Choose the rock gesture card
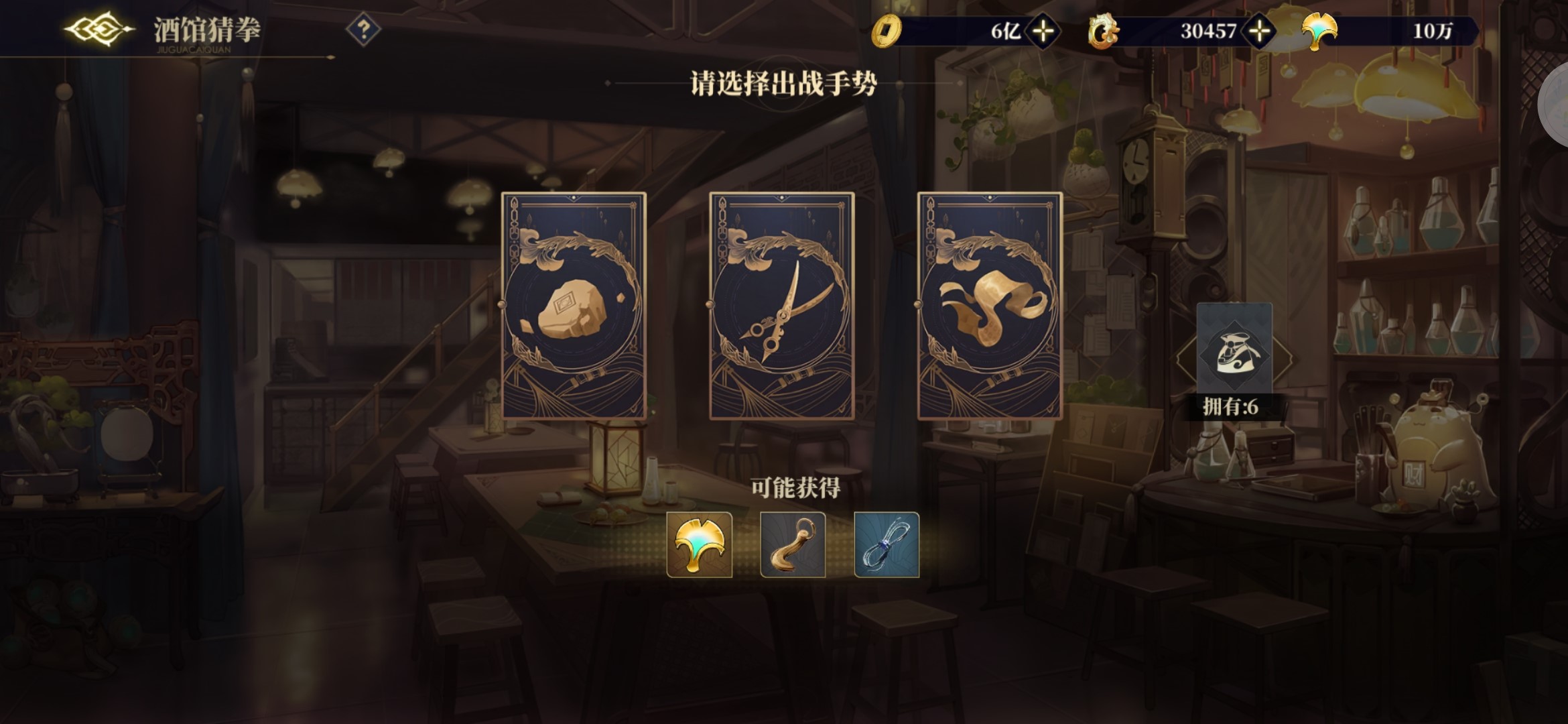 [574, 306]
